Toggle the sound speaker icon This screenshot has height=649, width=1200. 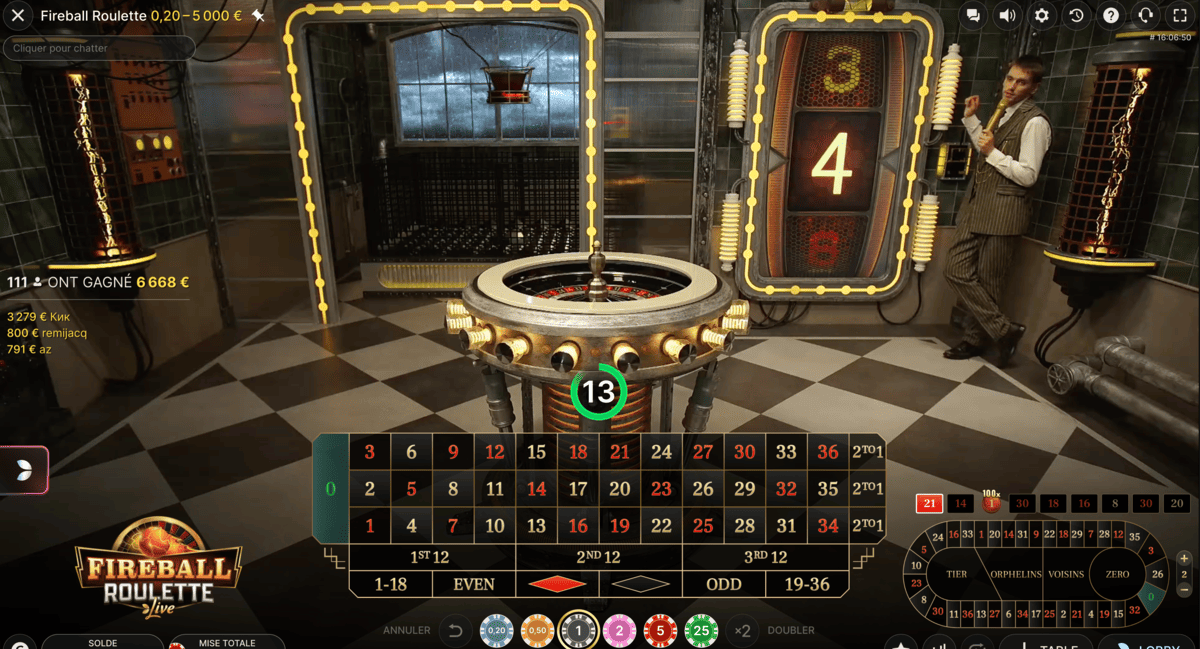click(1007, 16)
